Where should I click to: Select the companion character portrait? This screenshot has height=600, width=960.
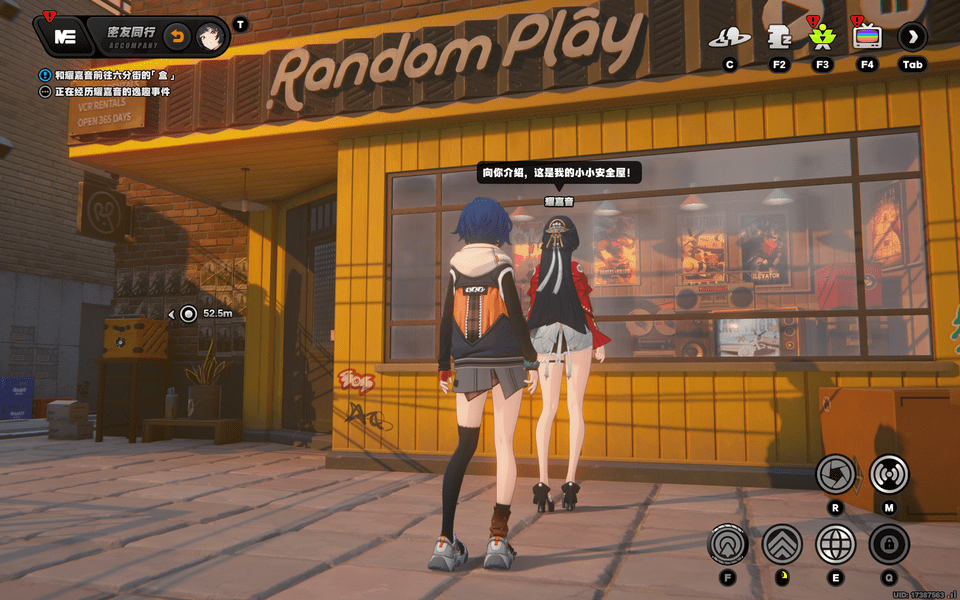click(x=209, y=37)
